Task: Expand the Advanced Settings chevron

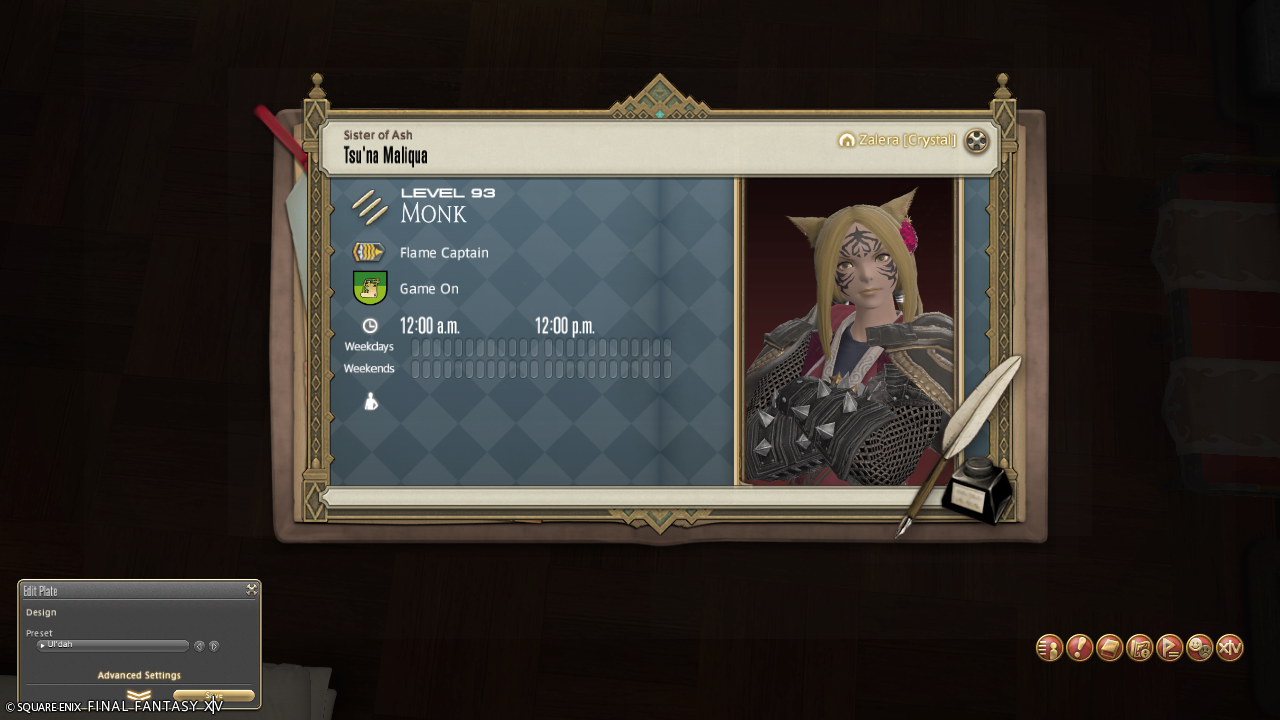Action: [x=139, y=695]
